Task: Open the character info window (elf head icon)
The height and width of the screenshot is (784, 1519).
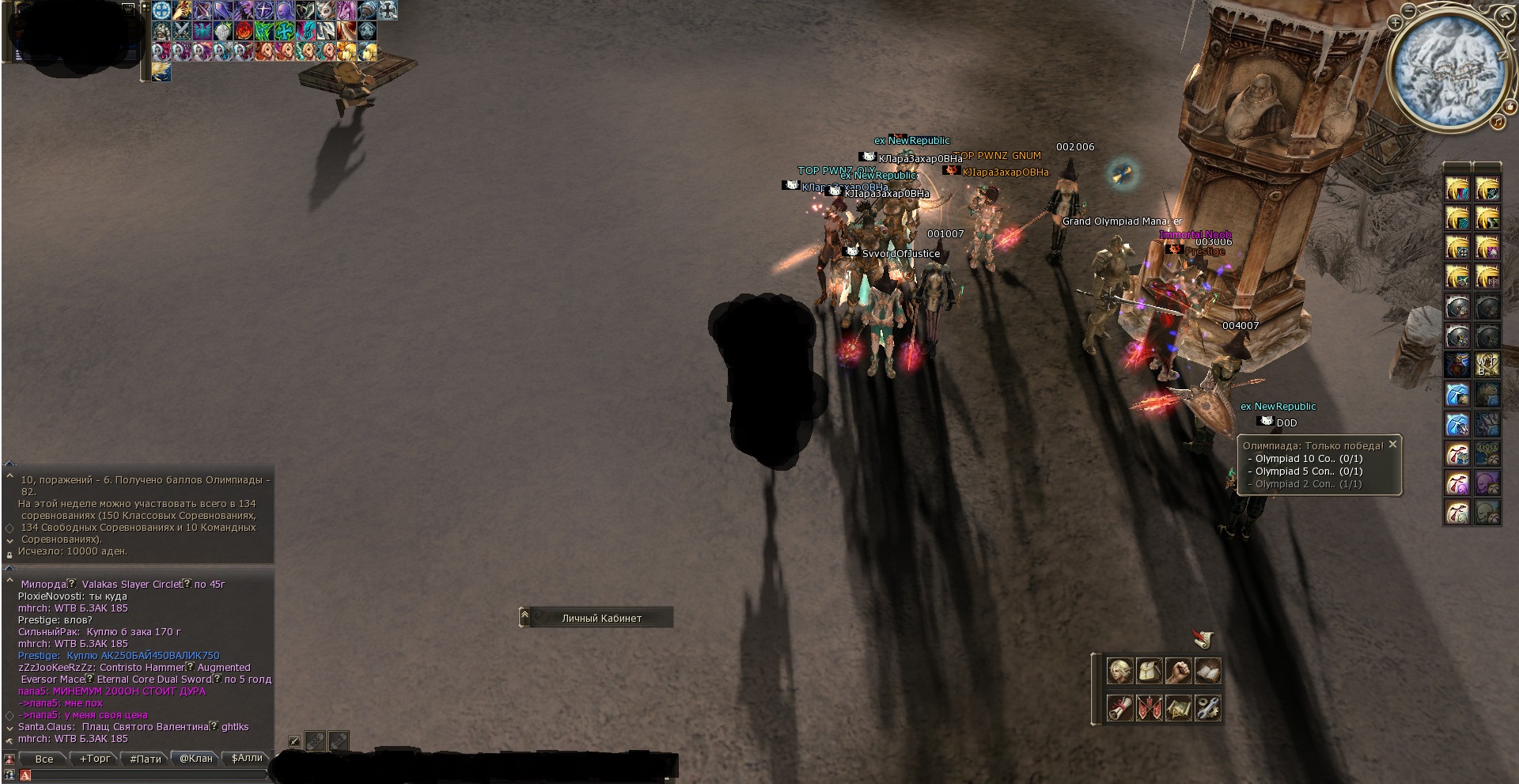Action: [x=1119, y=671]
